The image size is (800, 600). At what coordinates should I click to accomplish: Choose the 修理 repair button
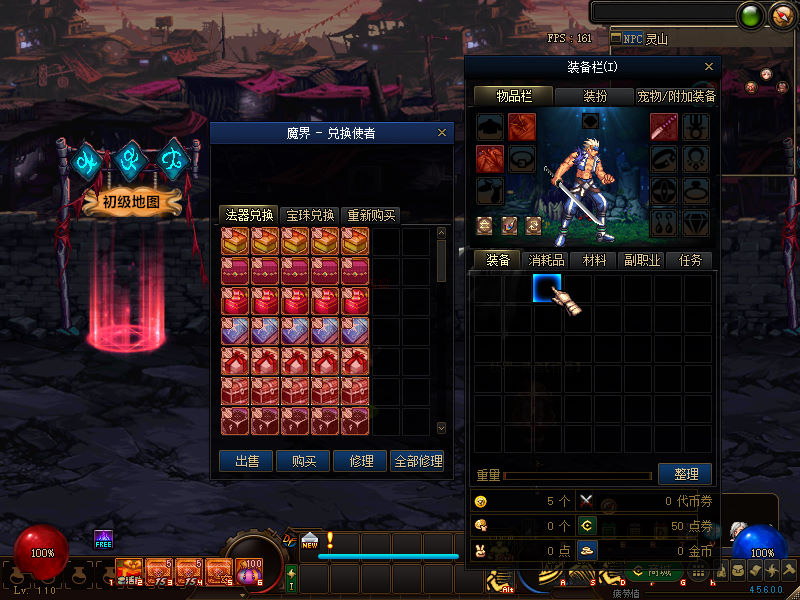click(x=361, y=461)
